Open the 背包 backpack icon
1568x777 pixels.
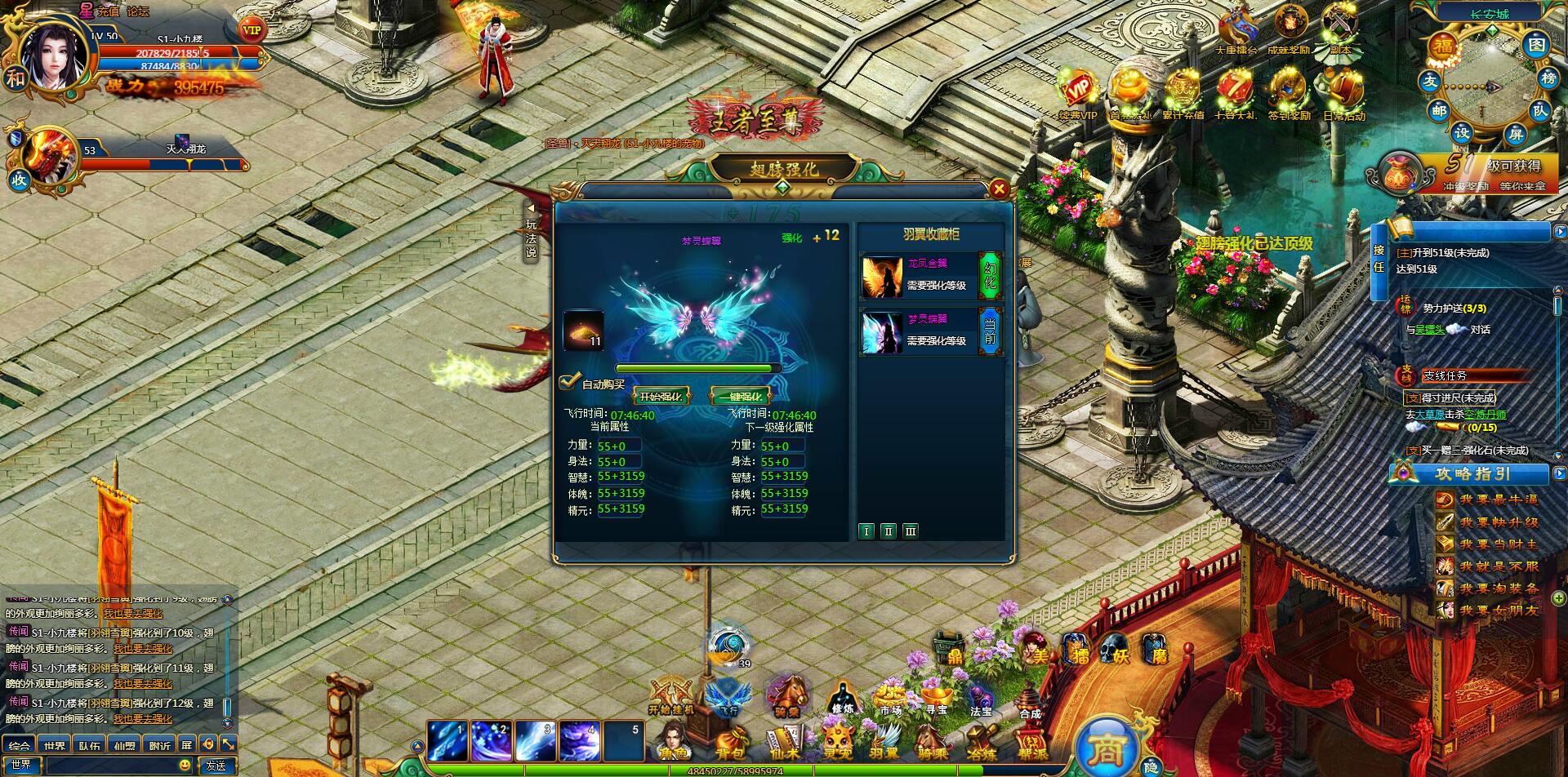(x=729, y=743)
